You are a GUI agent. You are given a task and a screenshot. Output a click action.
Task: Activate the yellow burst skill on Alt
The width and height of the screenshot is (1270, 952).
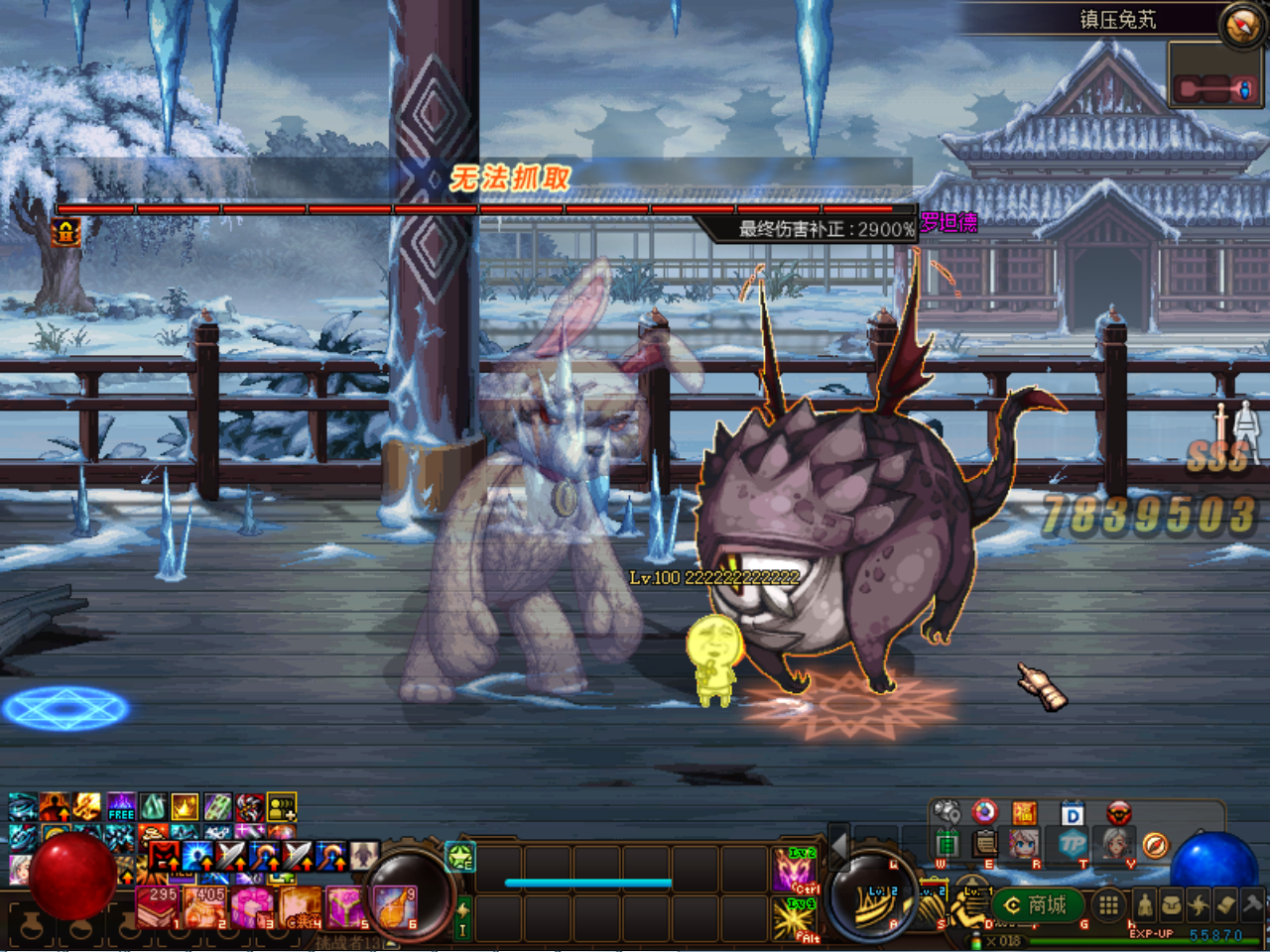pos(794,918)
